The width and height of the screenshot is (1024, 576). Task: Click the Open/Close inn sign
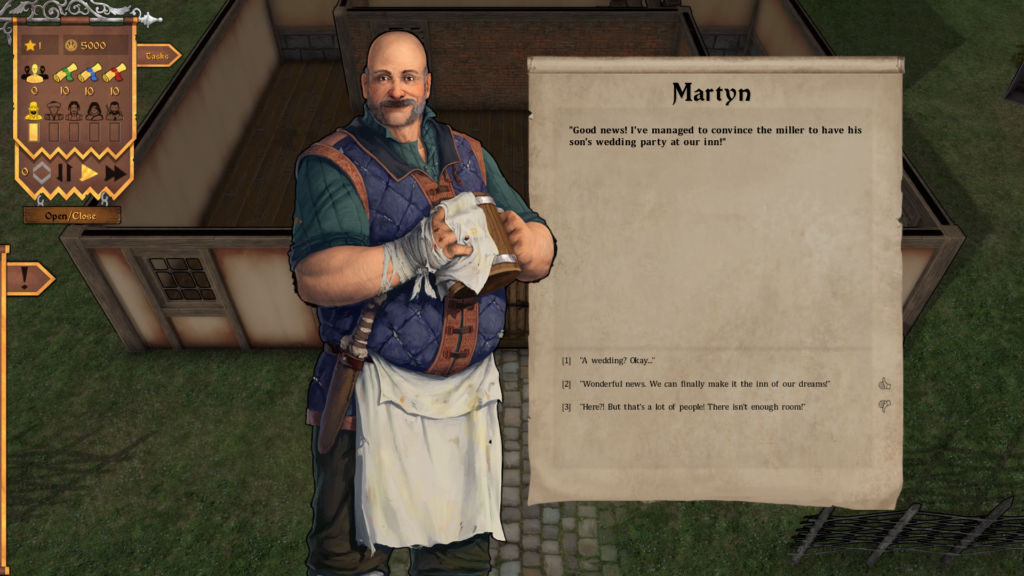pyautogui.click(x=72, y=215)
